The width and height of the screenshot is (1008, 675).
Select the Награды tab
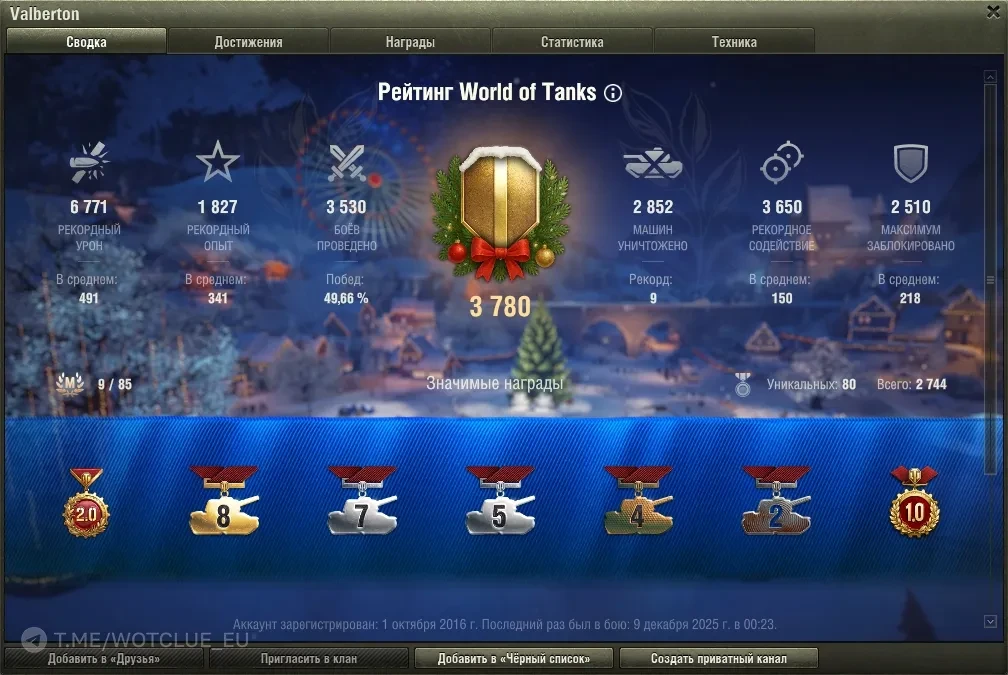click(410, 42)
